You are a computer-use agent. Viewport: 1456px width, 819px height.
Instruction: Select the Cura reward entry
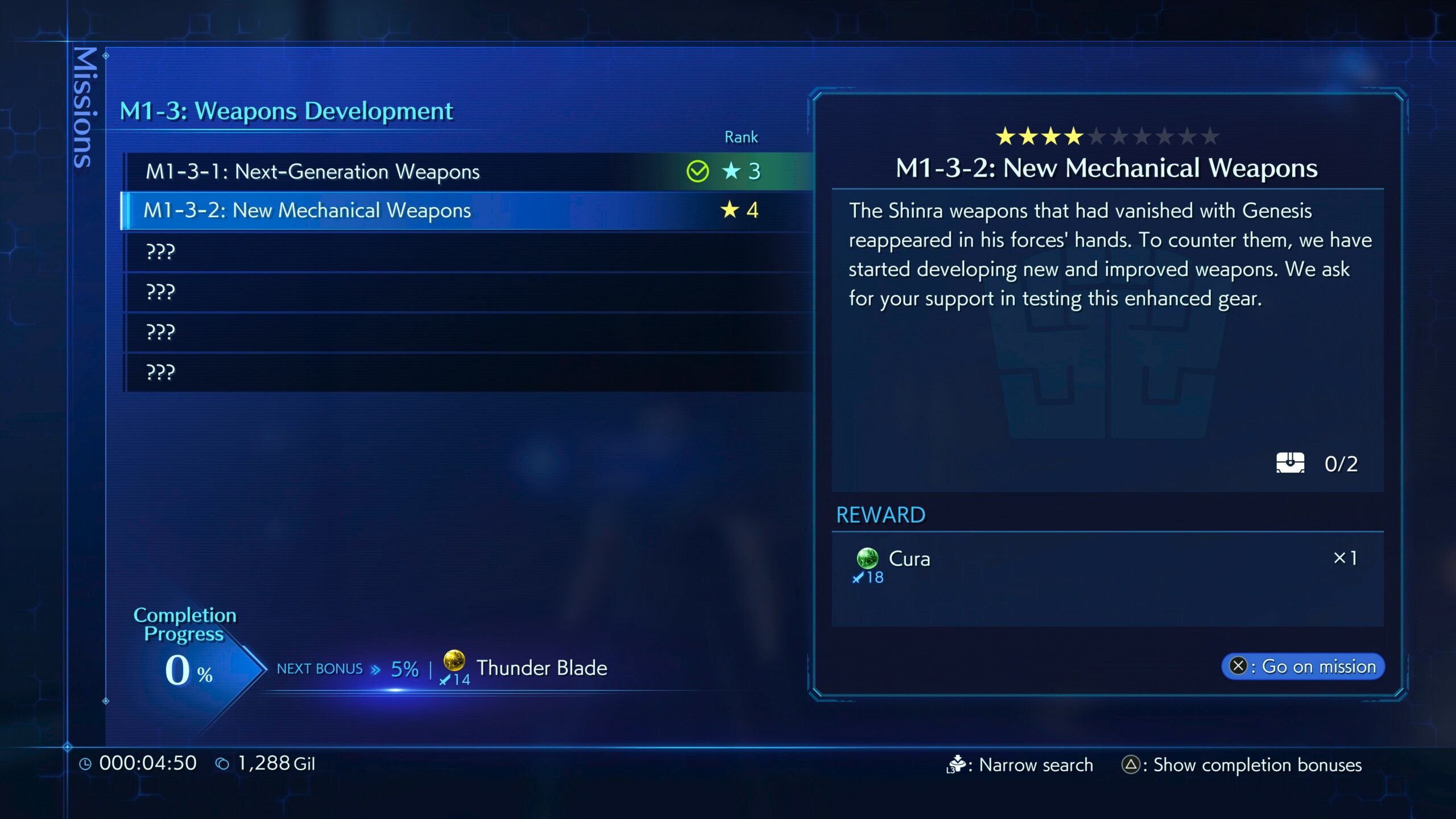pyautogui.click(x=909, y=559)
